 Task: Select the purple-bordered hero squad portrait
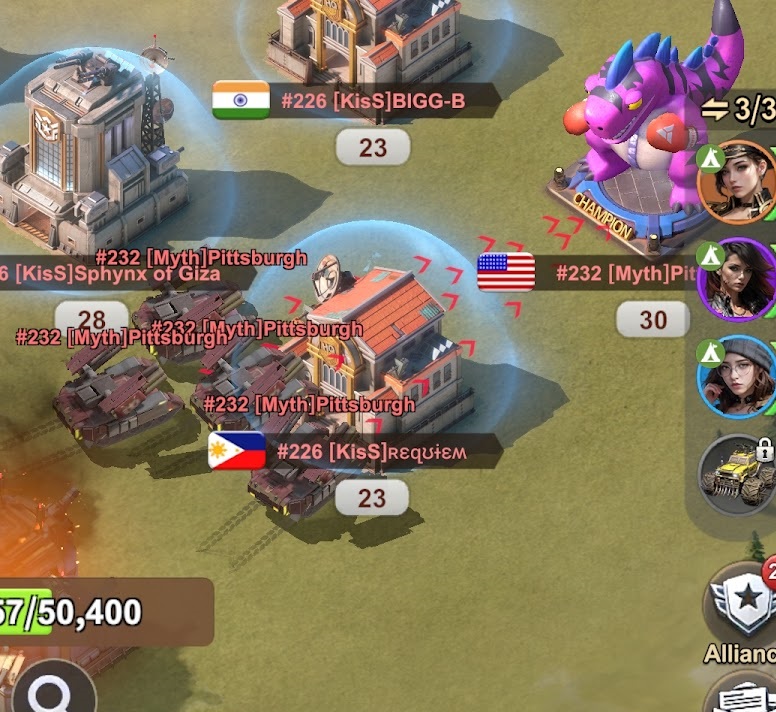click(738, 280)
